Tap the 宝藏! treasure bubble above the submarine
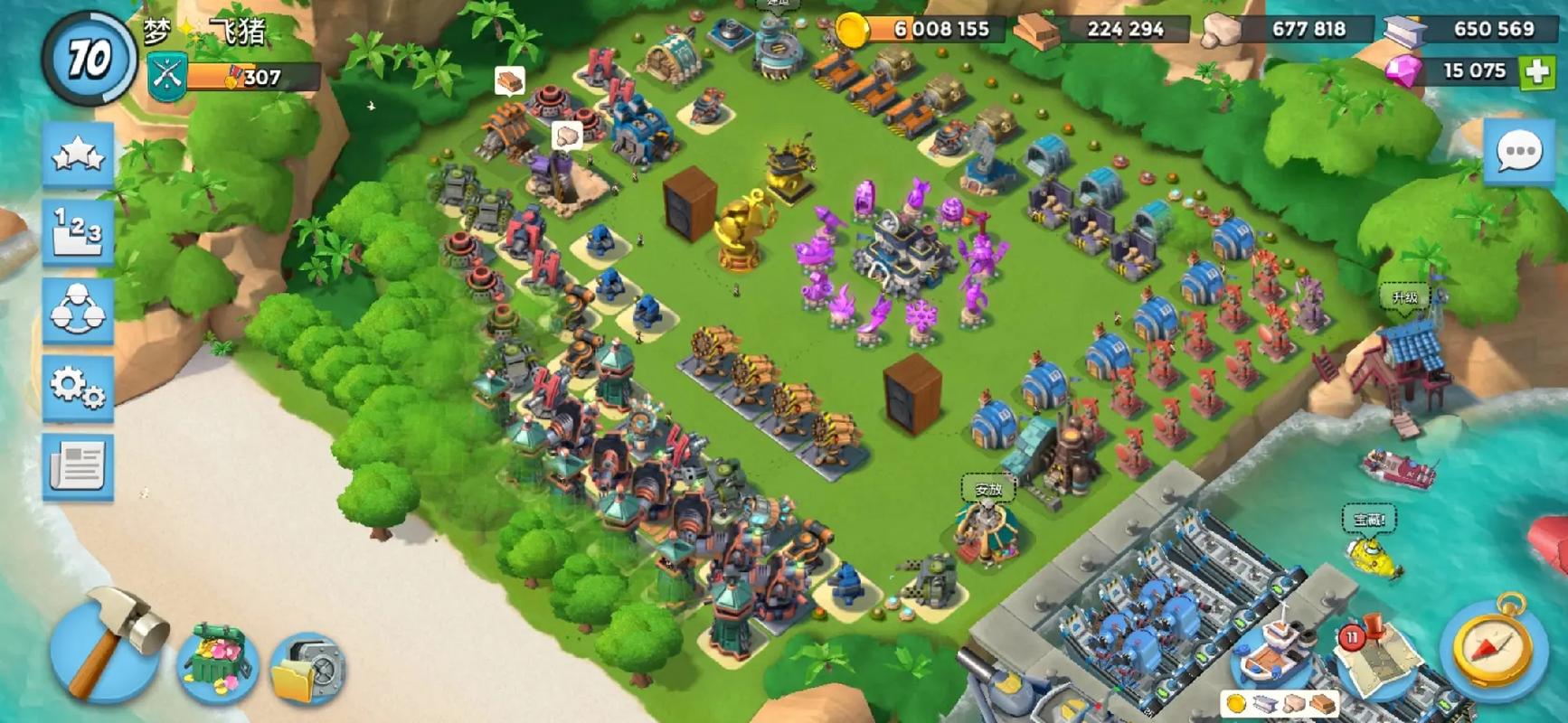This screenshot has width=1568, height=723. (1368, 519)
